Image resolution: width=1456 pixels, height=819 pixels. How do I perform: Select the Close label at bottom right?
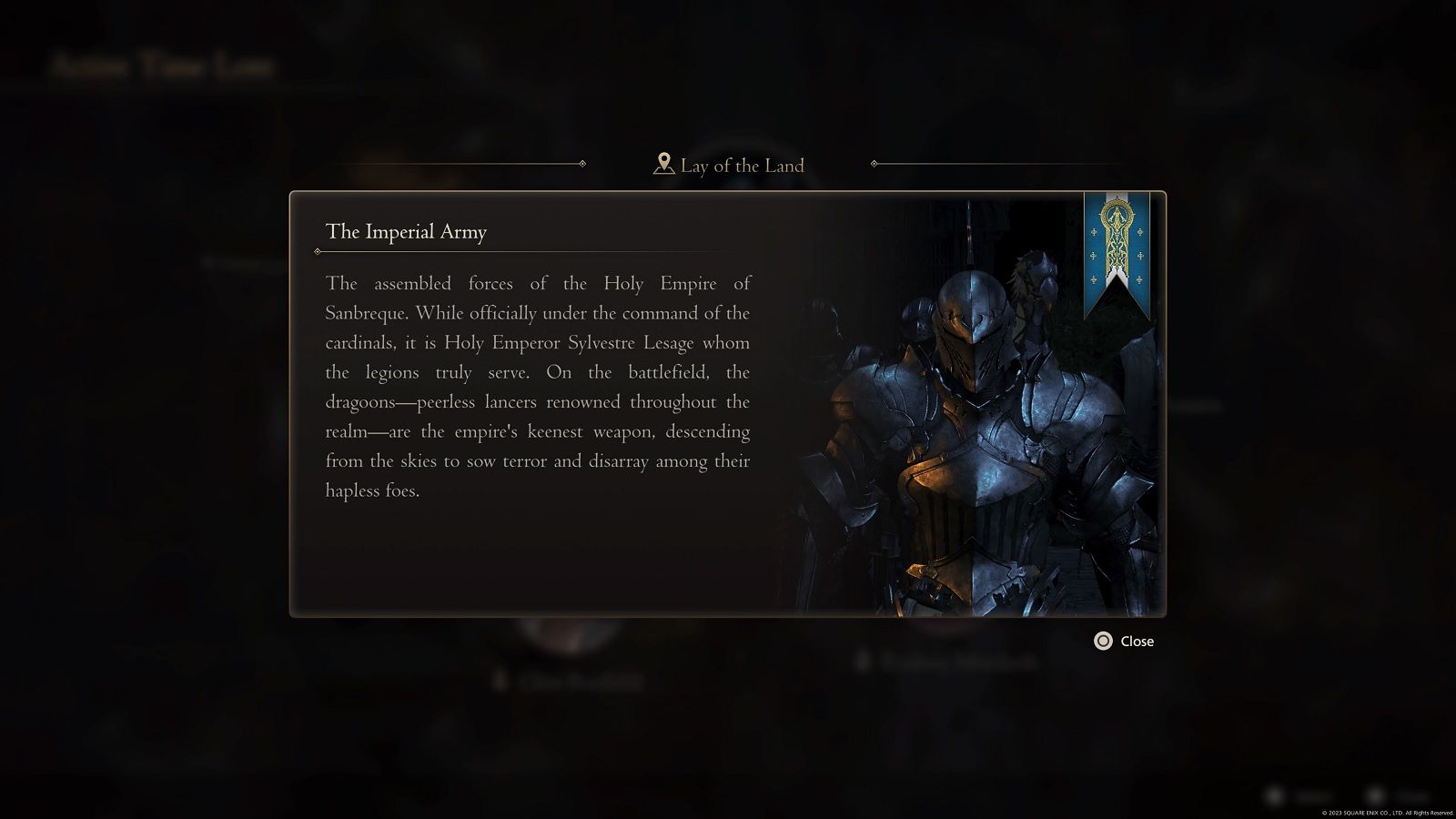[x=1136, y=641]
